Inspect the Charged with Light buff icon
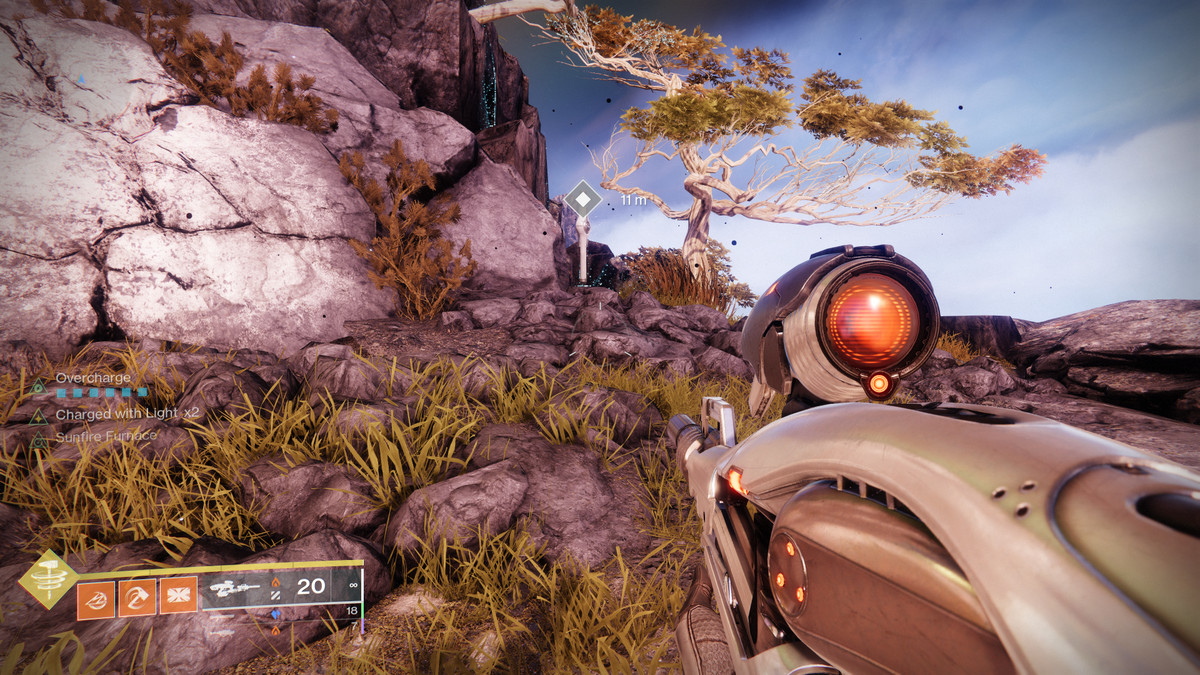The width and height of the screenshot is (1200, 675). [x=38, y=414]
